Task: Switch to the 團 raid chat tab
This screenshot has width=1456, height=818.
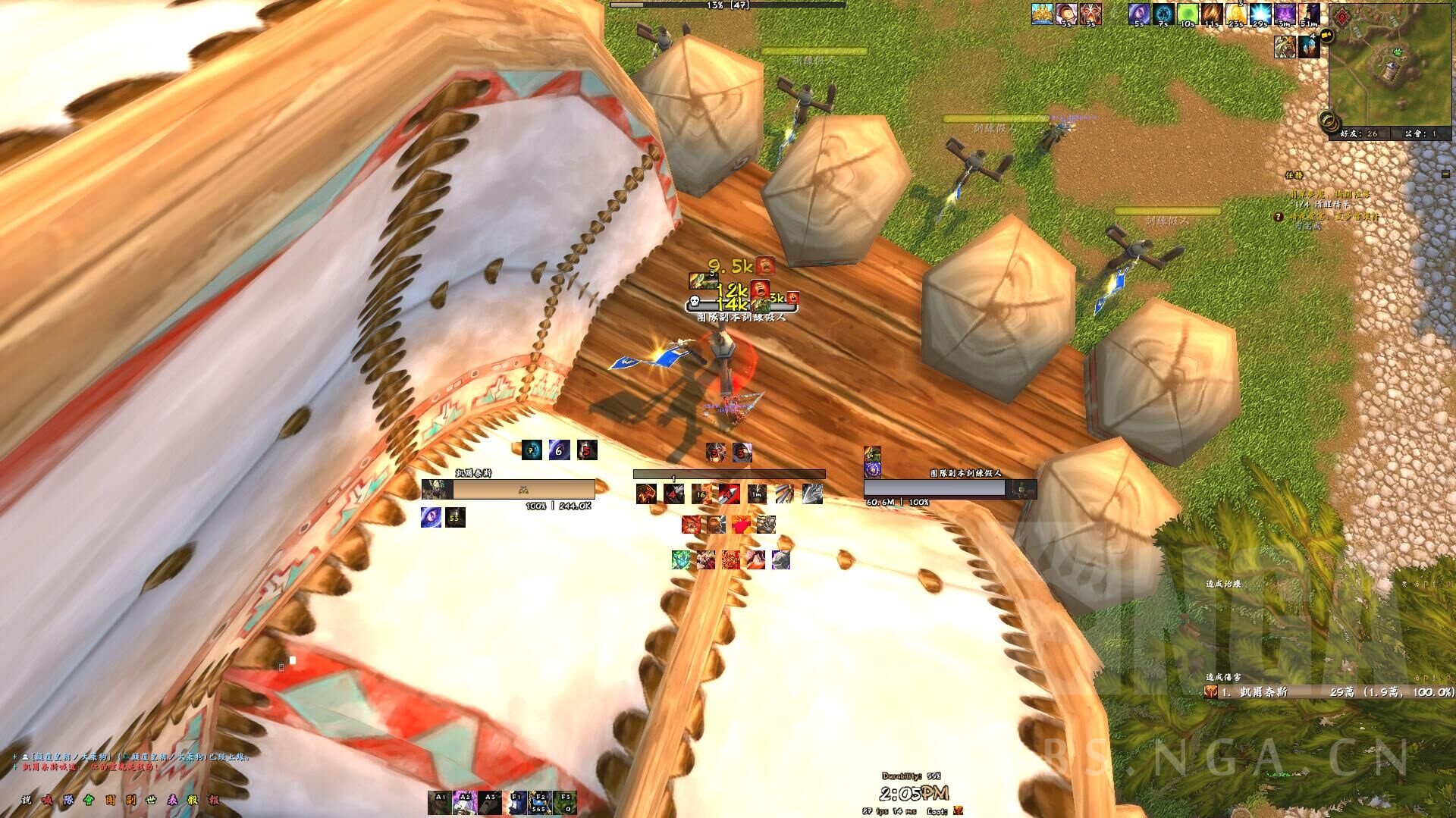Action: point(111,801)
